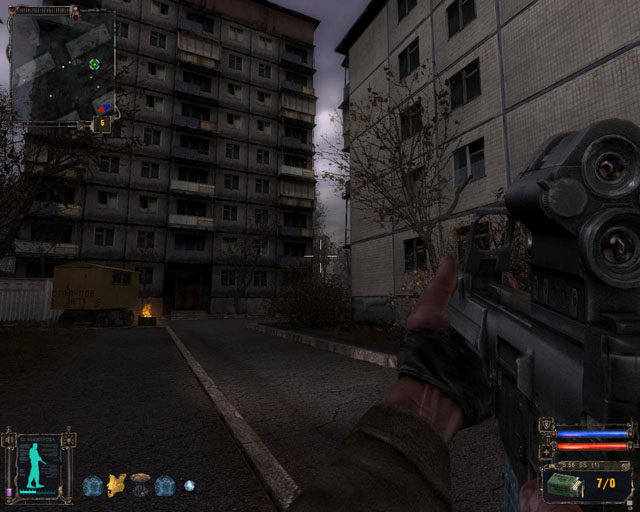Select the small white crystal artifact

[189, 486]
